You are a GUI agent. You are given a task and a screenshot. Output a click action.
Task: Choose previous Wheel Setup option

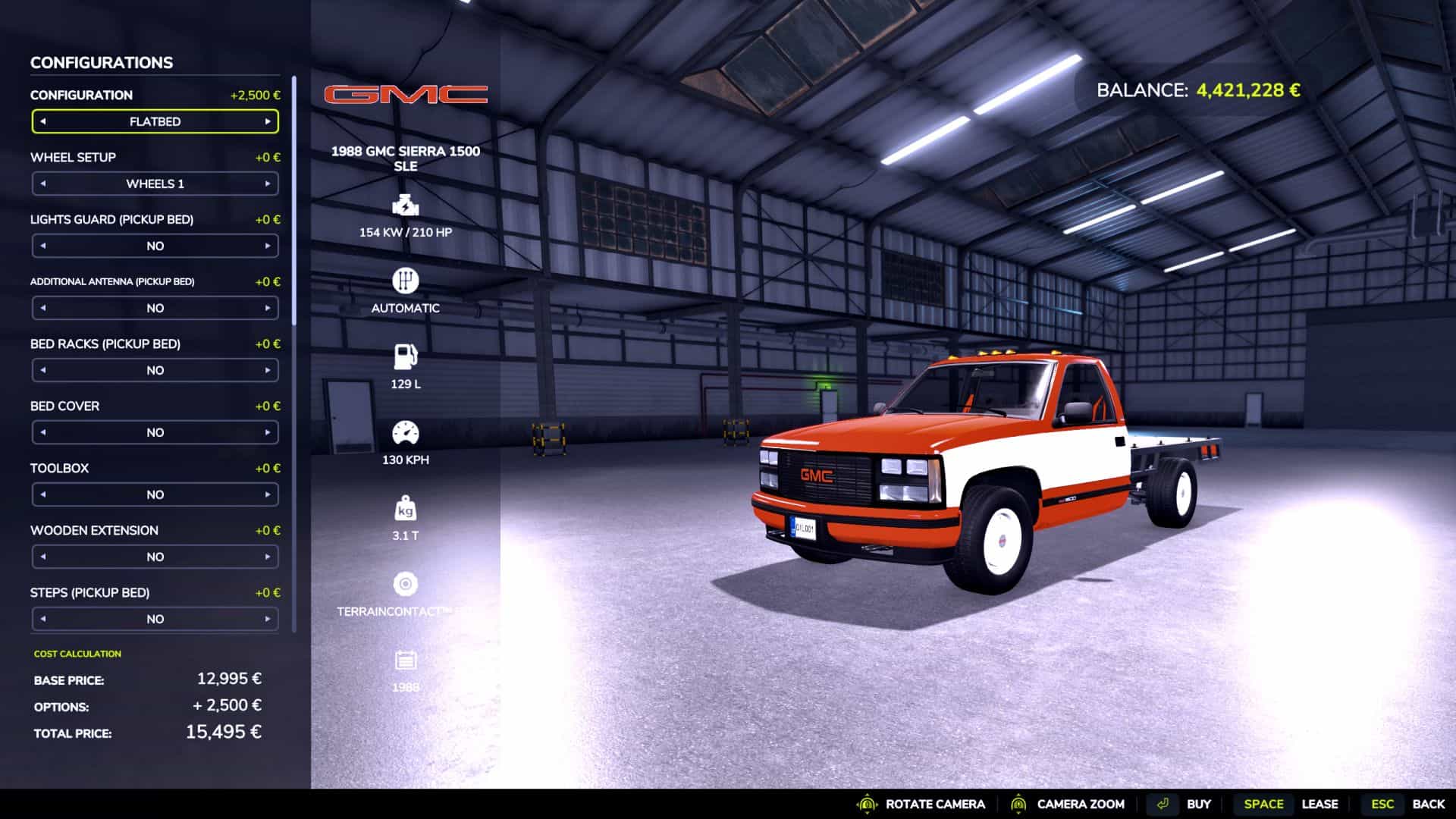coord(43,184)
